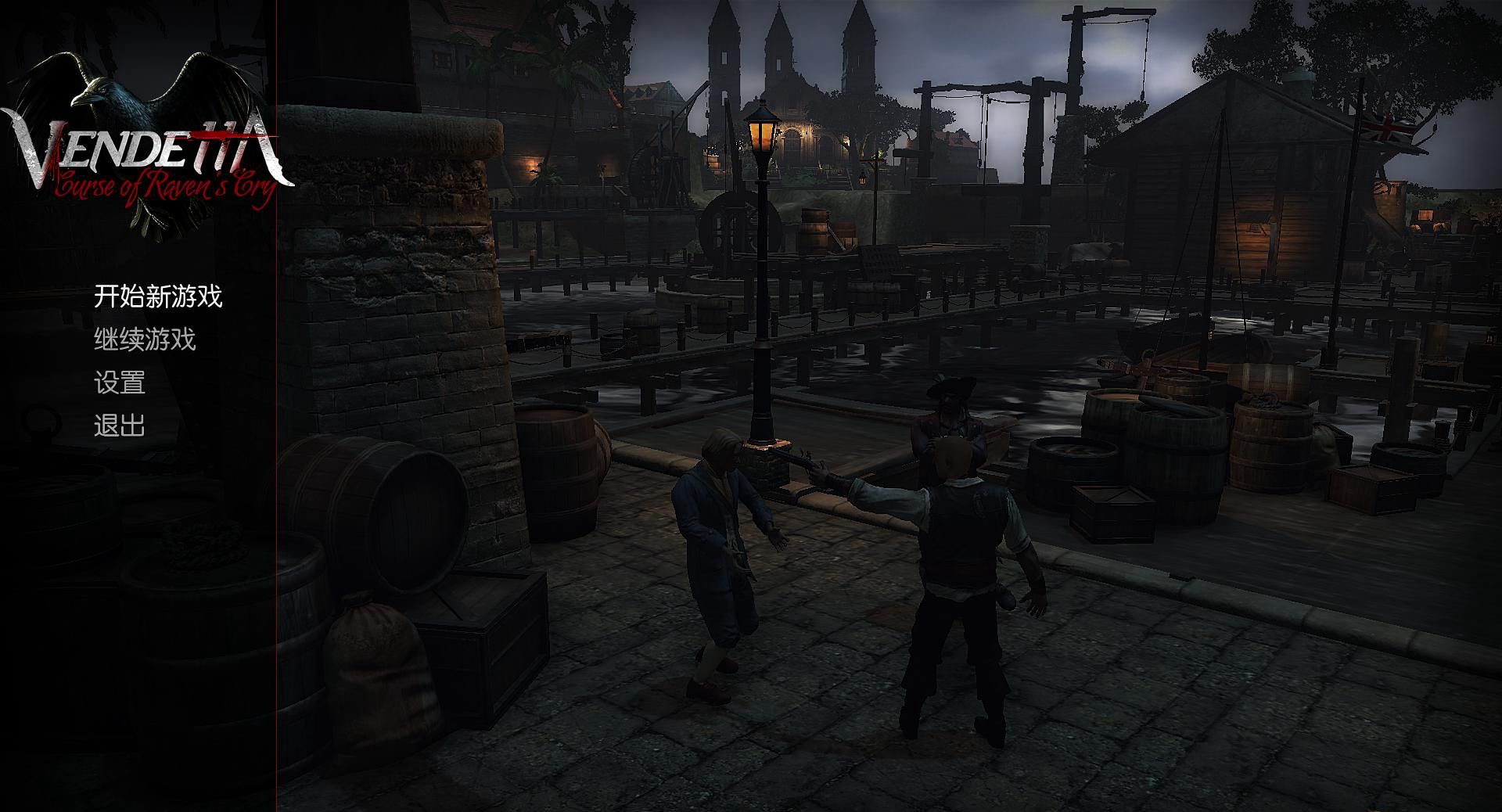Select 退出 to quit the game
The width and height of the screenshot is (1502, 812).
pyautogui.click(x=120, y=426)
